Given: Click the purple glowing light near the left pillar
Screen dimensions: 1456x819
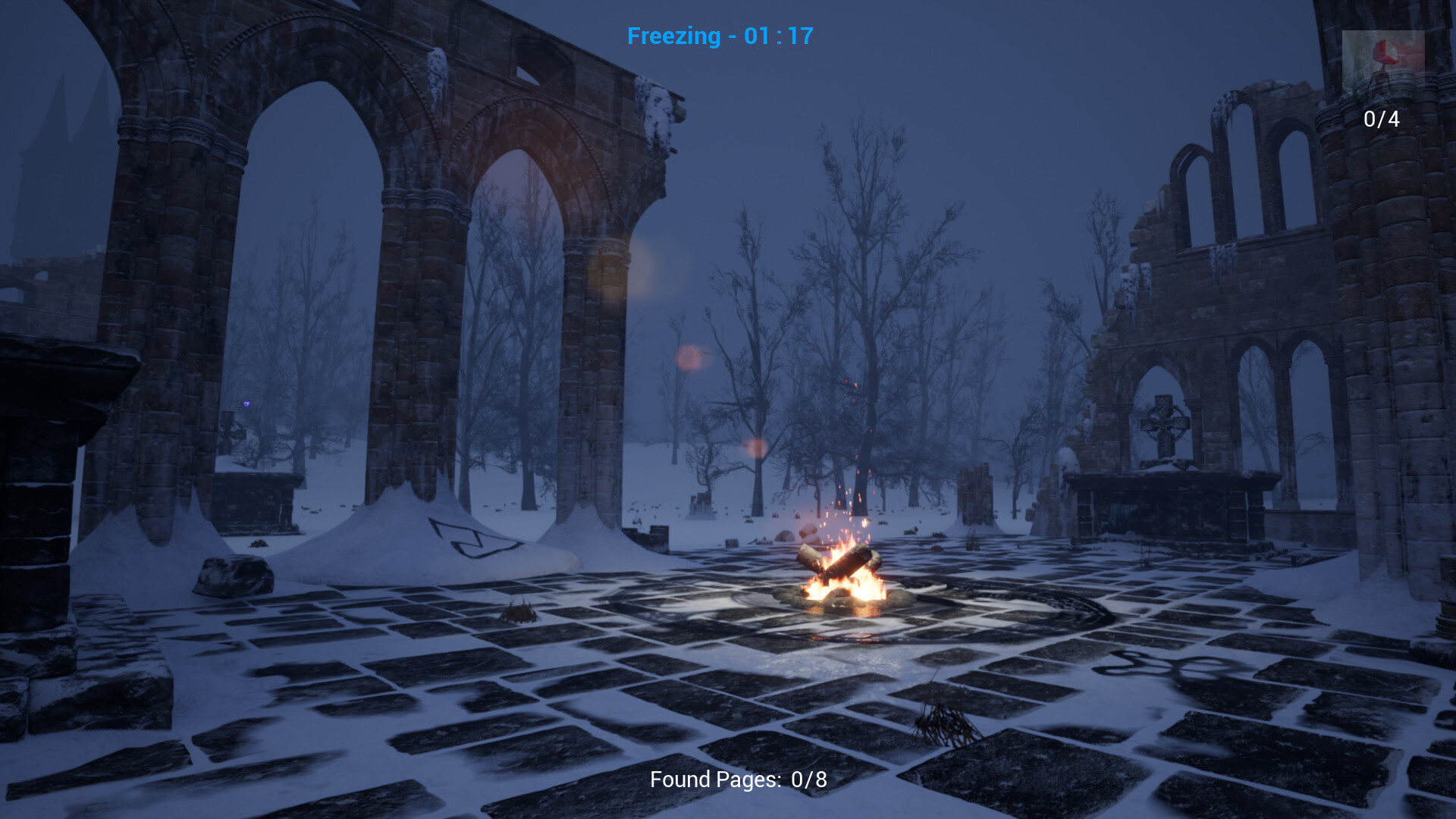Looking at the screenshot, I should pyautogui.click(x=245, y=404).
